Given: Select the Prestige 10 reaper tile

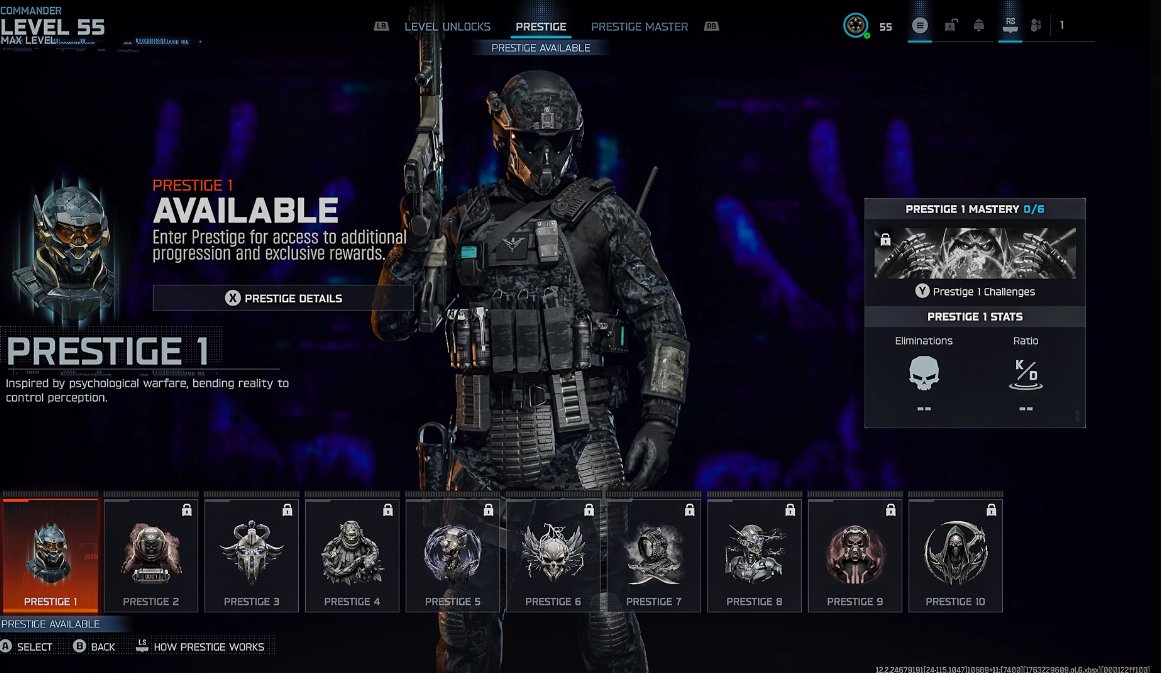Looking at the screenshot, I should 955,555.
